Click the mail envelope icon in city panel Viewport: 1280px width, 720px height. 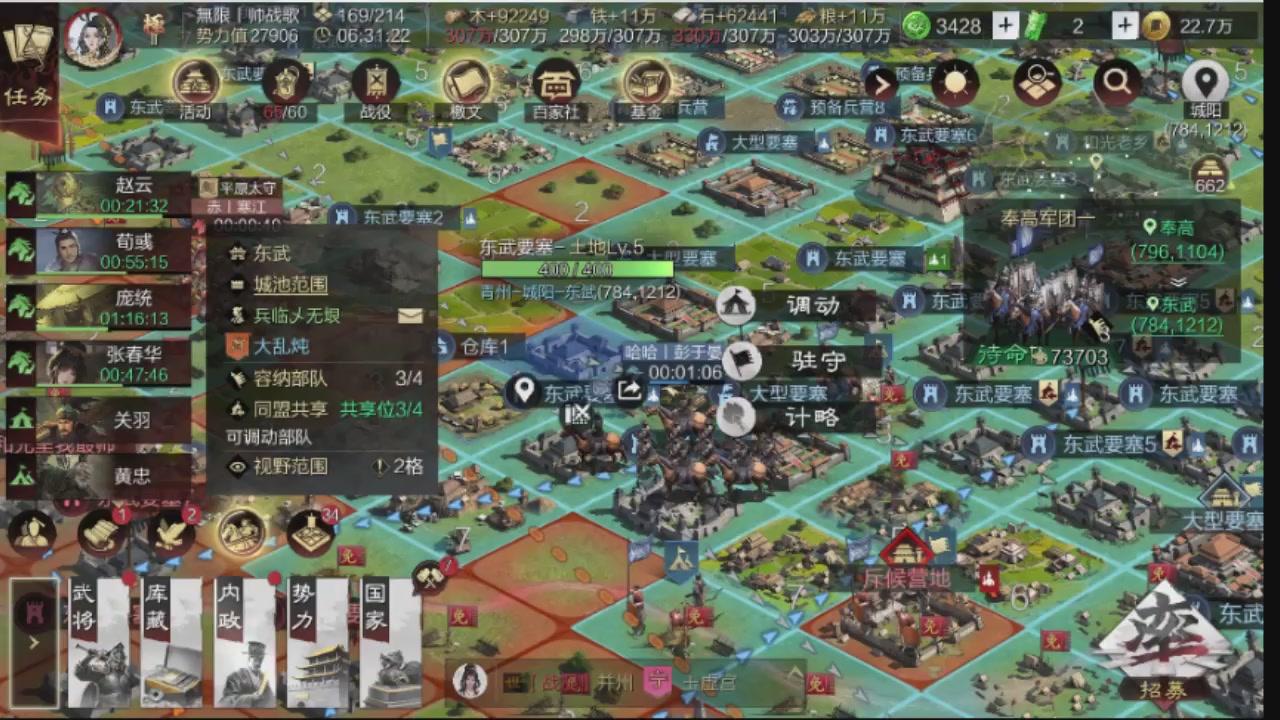(x=409, y=316)
